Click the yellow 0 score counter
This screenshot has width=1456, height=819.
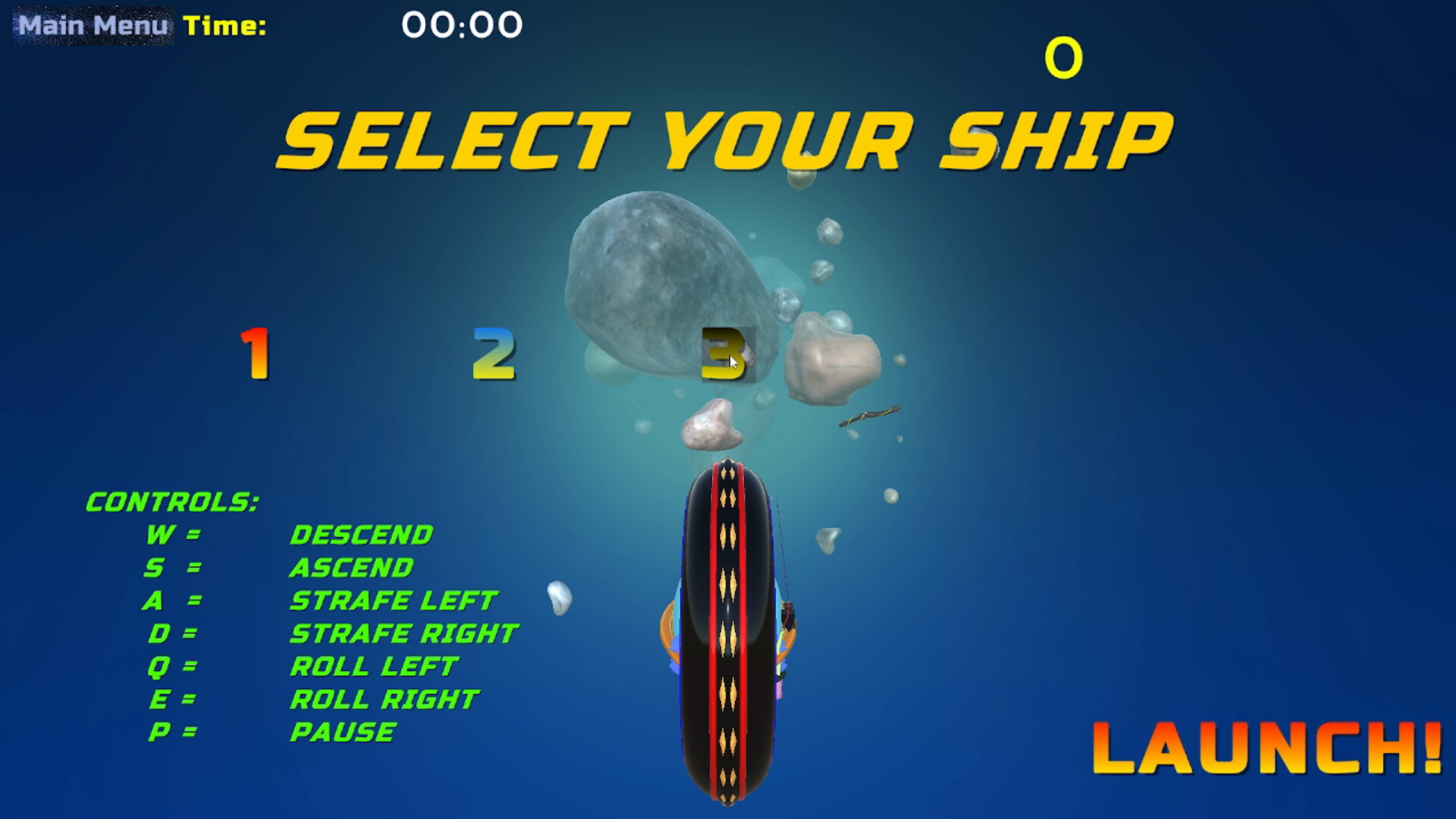point(1065,55)
